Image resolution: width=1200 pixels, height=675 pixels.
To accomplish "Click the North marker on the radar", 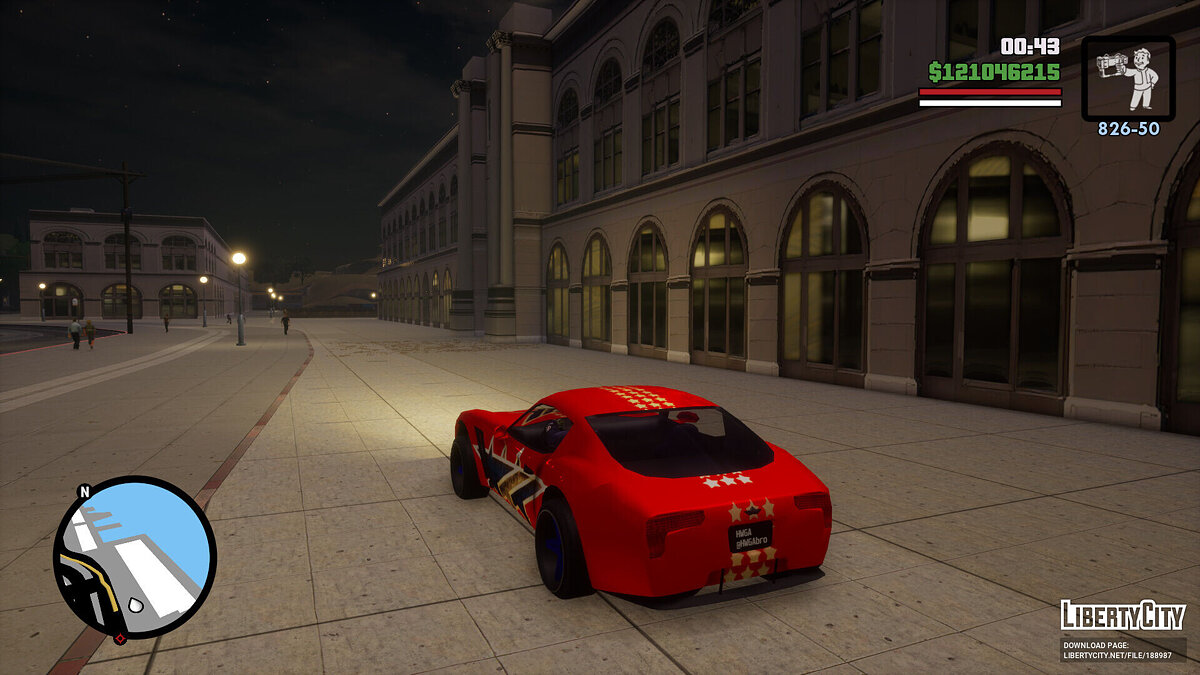I will pos(84,491).
